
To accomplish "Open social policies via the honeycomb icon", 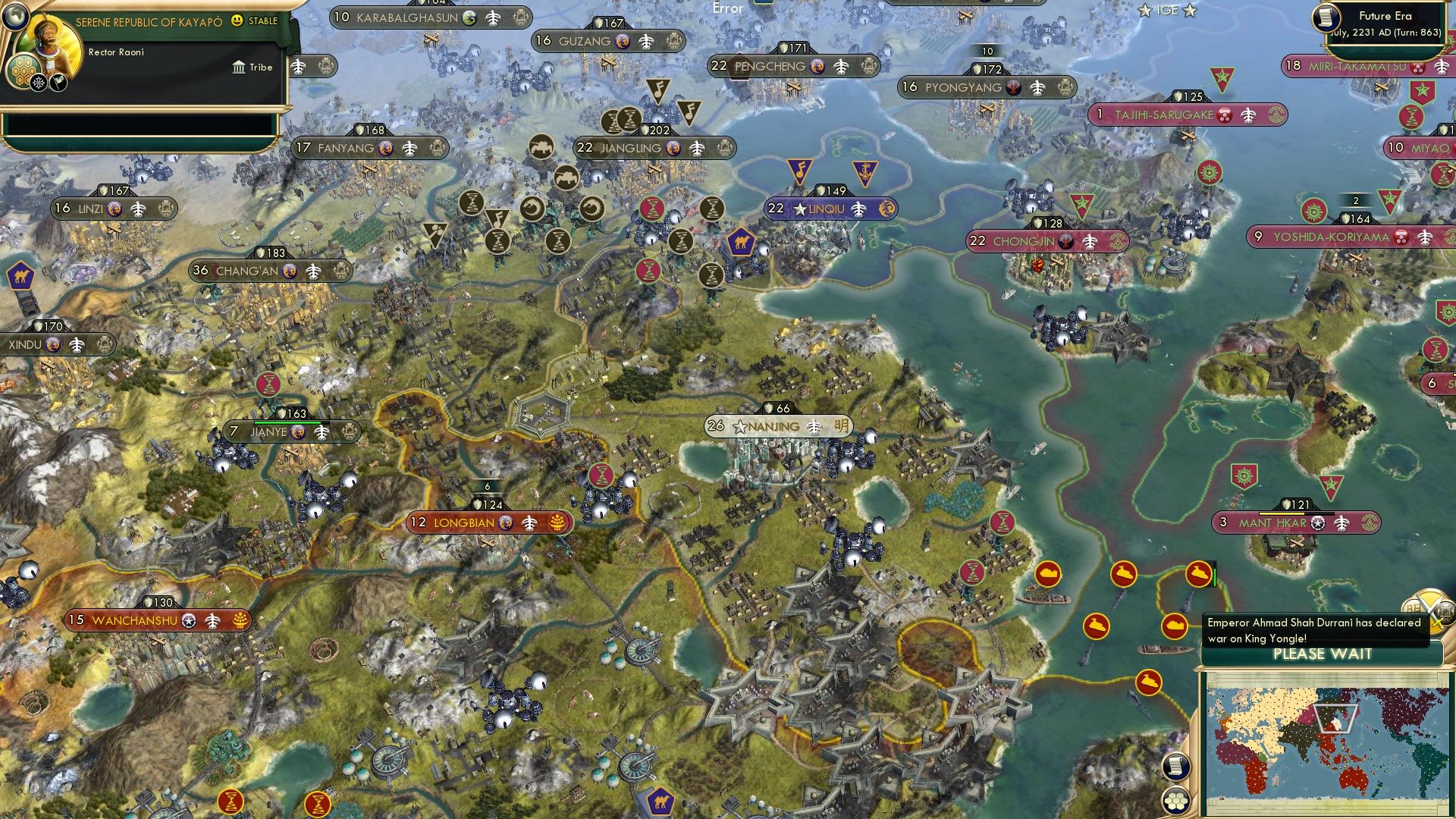I will tap(24, 69).
